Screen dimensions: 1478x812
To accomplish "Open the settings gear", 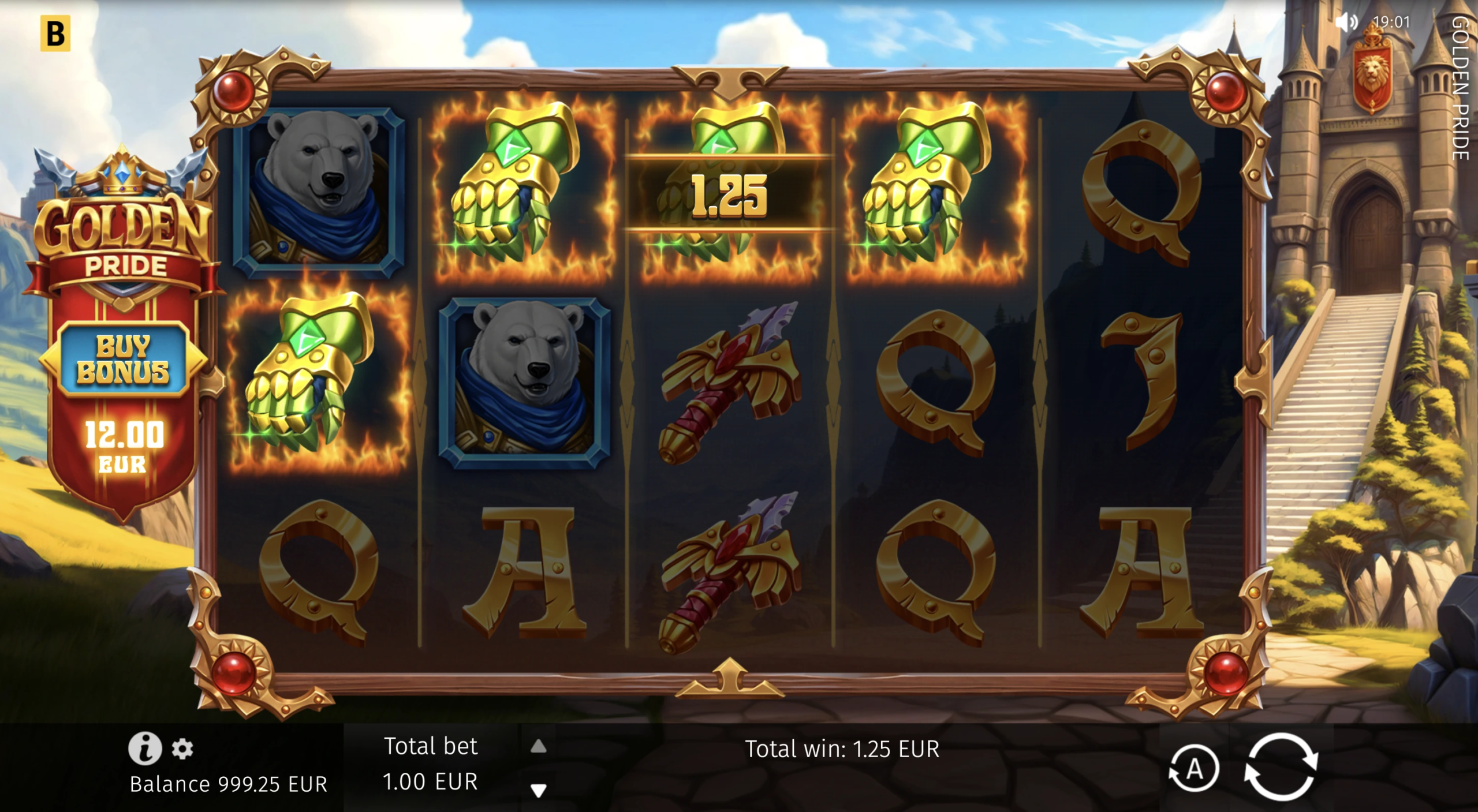I will 182,749.
